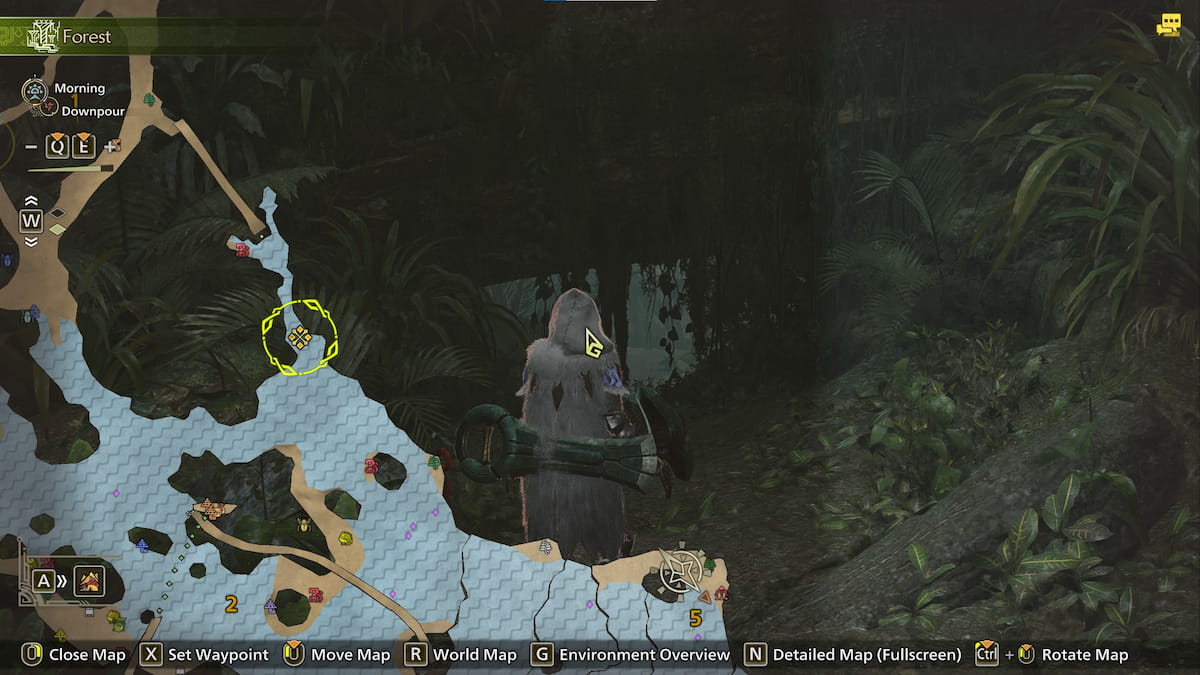Go down a map level with the down chevrons

coord(31,241)
